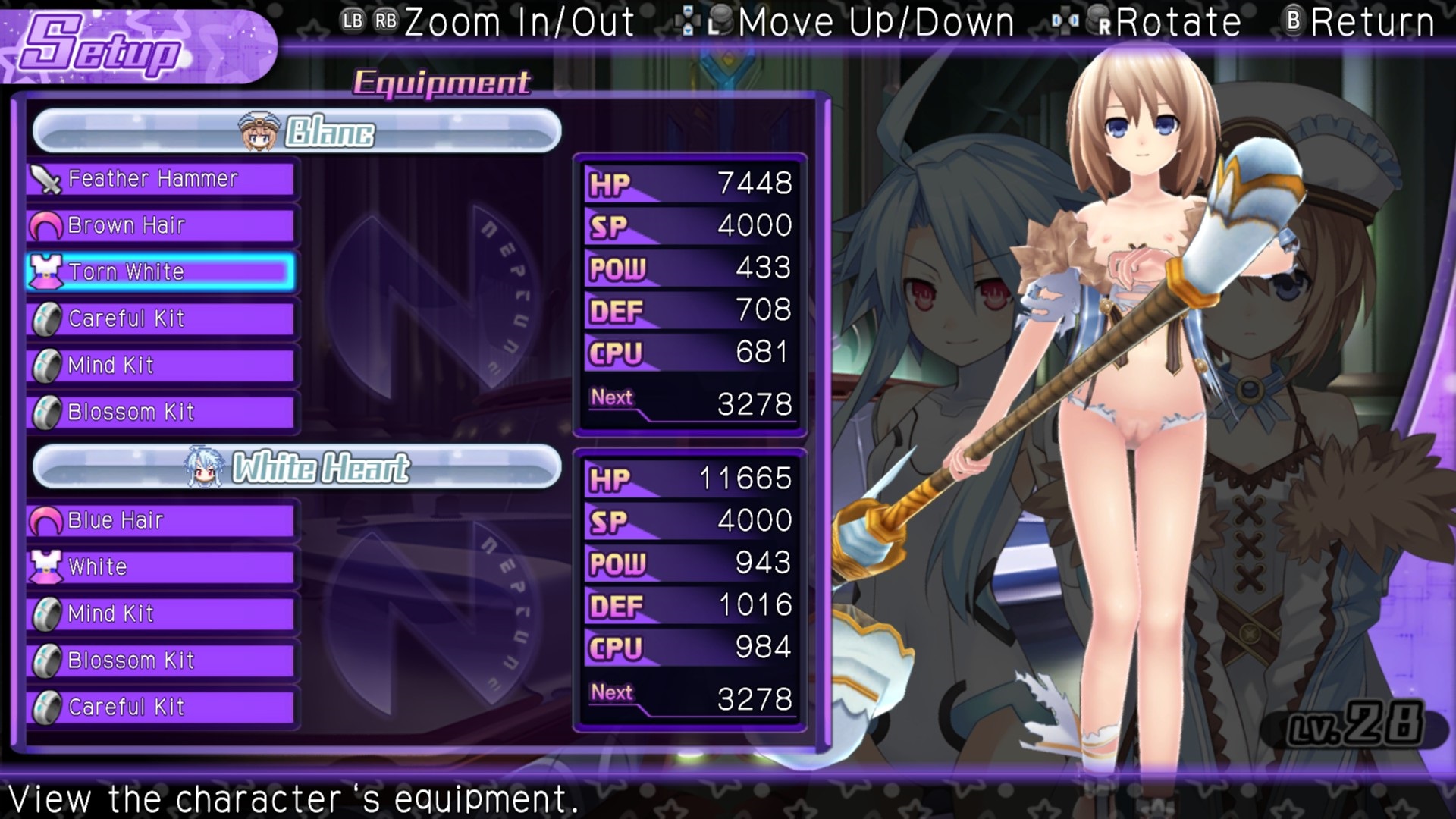Choose White Heart's Careful Kit slot
This screenshot has width=1456, height=819.
(x=161, y=708)
